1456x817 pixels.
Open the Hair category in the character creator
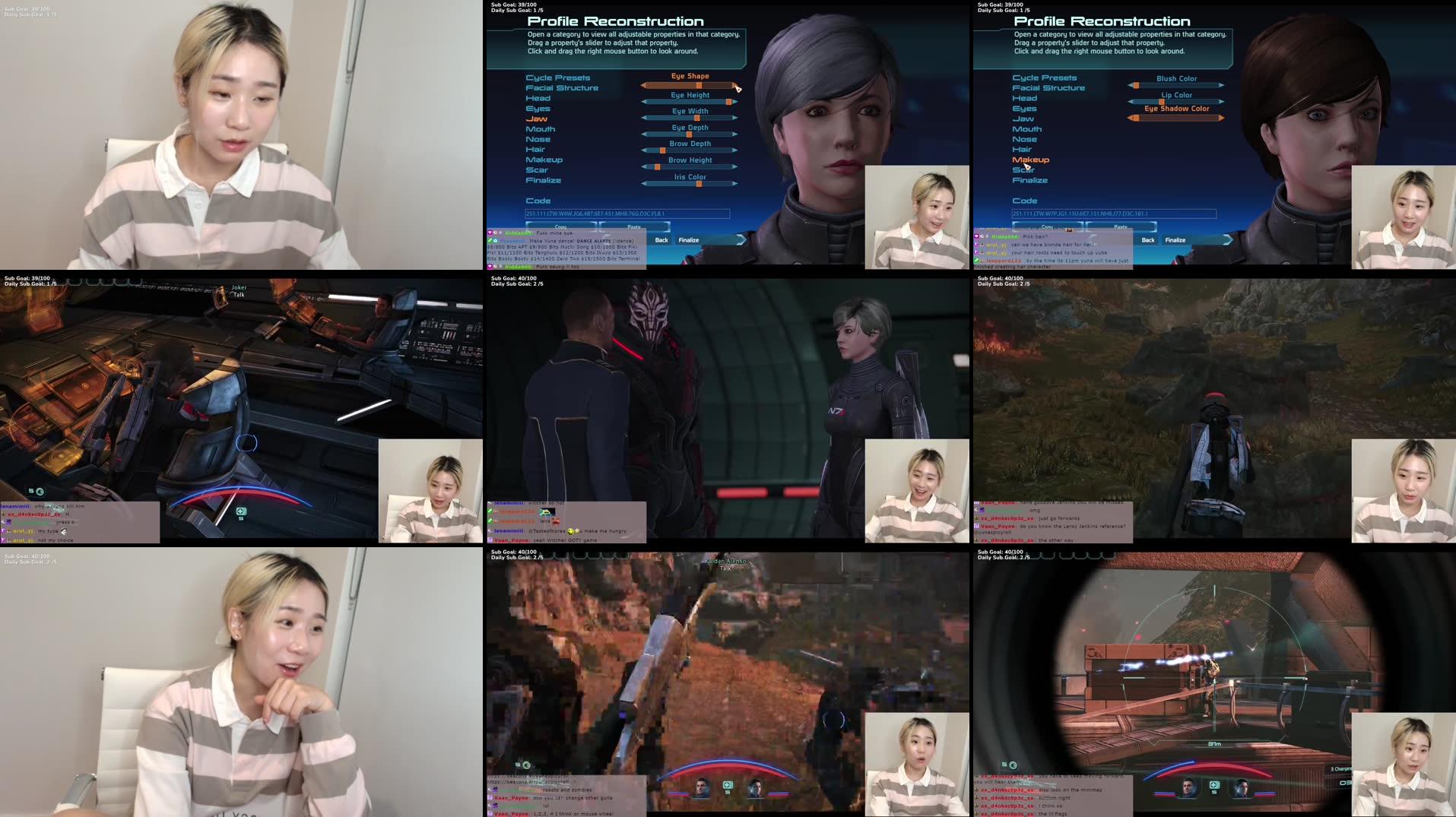[x=537, y=149]
